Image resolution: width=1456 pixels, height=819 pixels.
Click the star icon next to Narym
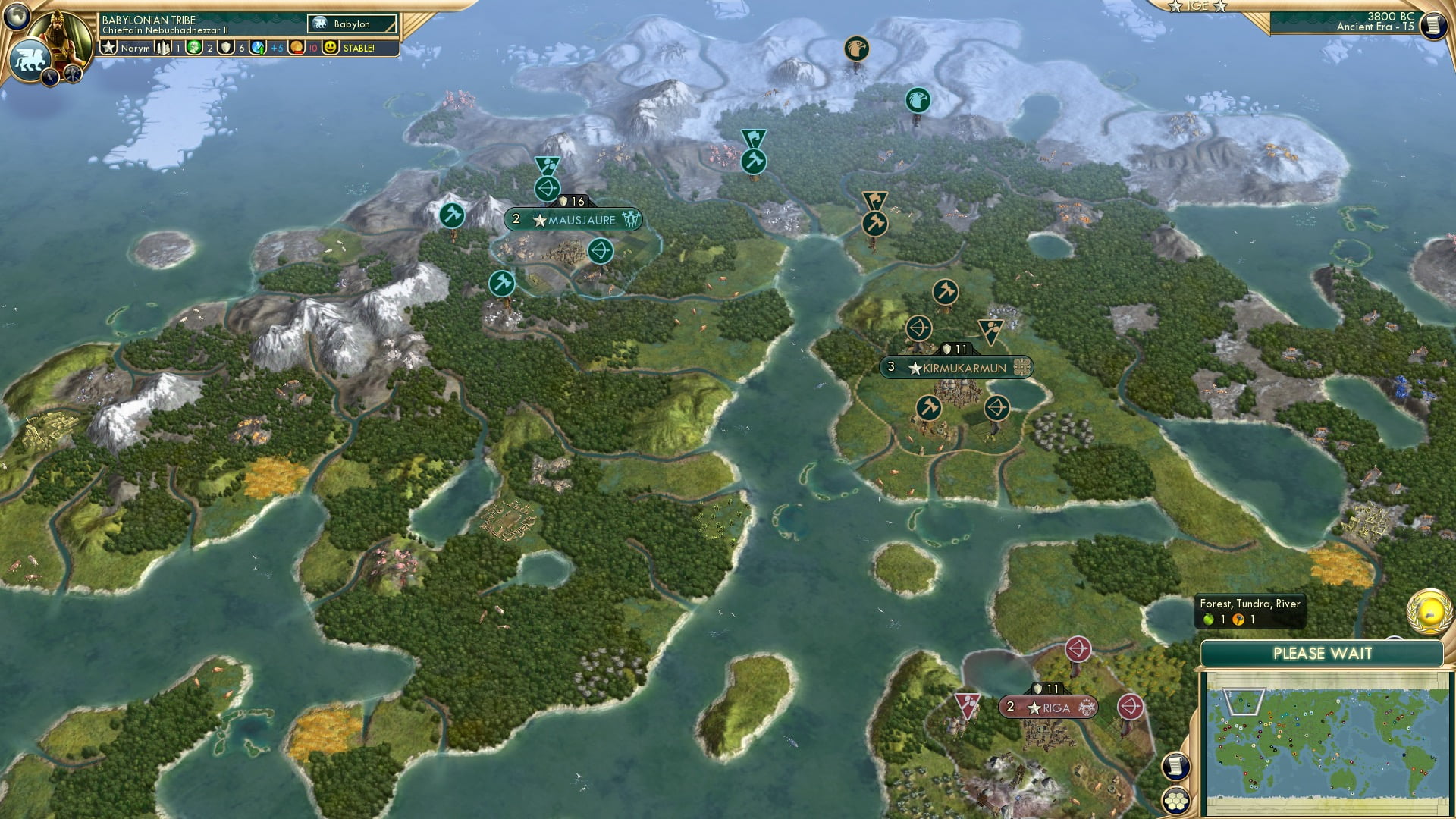pos(108,47)
